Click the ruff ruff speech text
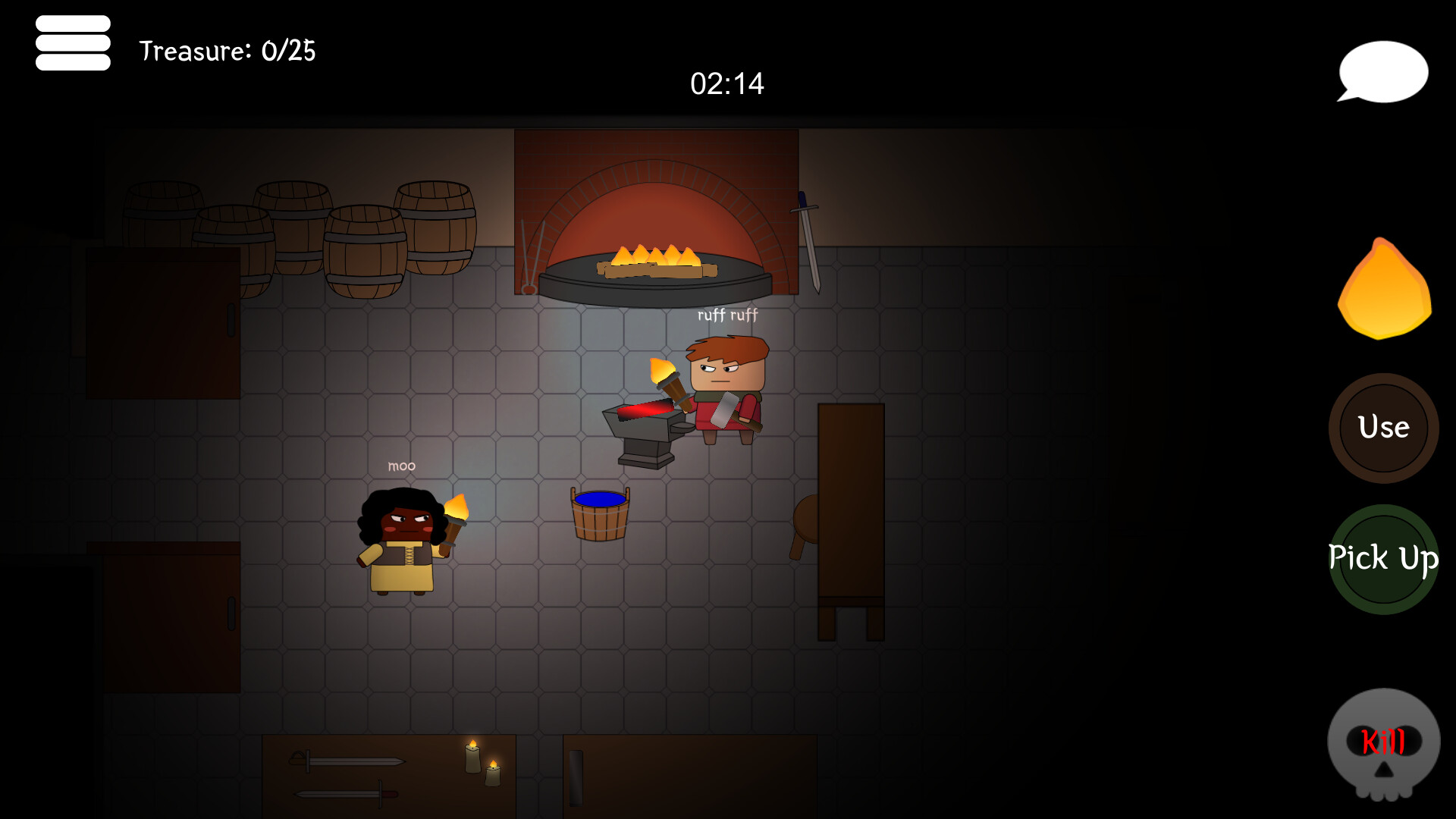Screen dimensions: 1456x819 coord(727,315)
